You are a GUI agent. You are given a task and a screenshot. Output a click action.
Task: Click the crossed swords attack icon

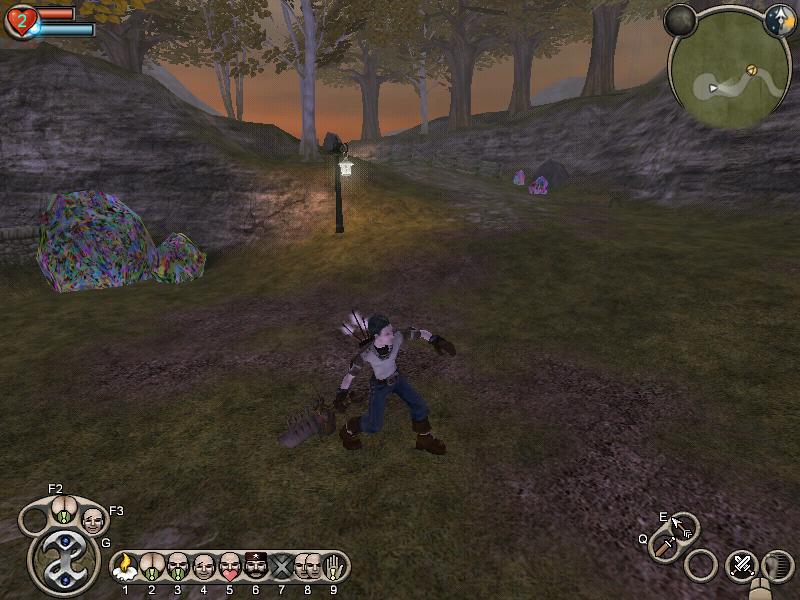pyautogui.click(x=741, y=566)
